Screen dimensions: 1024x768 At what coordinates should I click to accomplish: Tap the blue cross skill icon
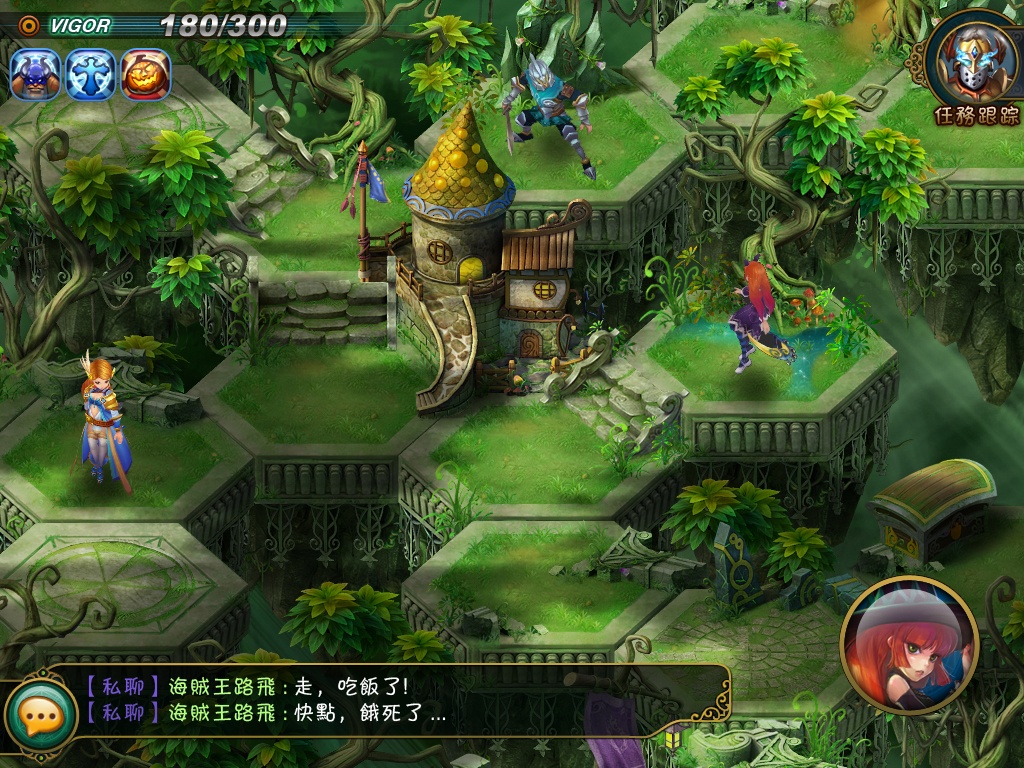[91, 75]
